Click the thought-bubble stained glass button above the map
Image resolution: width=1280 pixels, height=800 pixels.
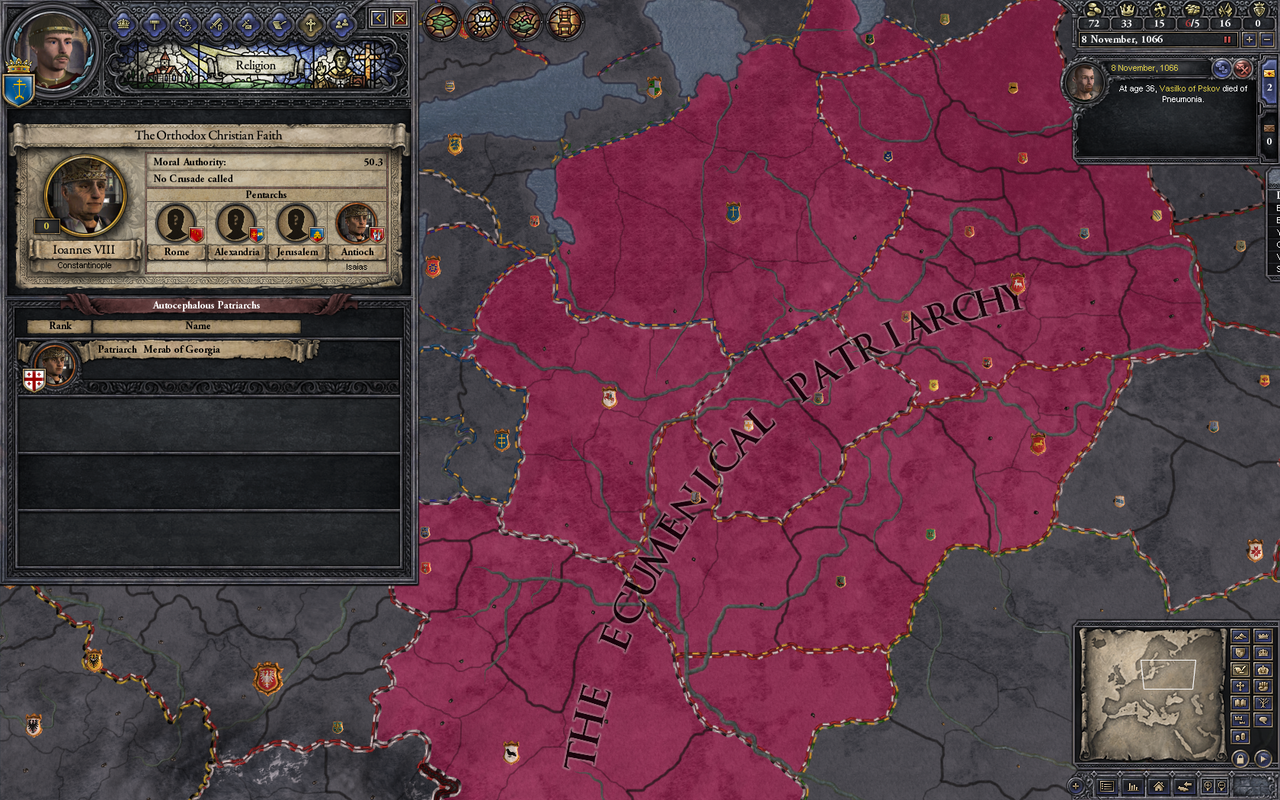482,22
